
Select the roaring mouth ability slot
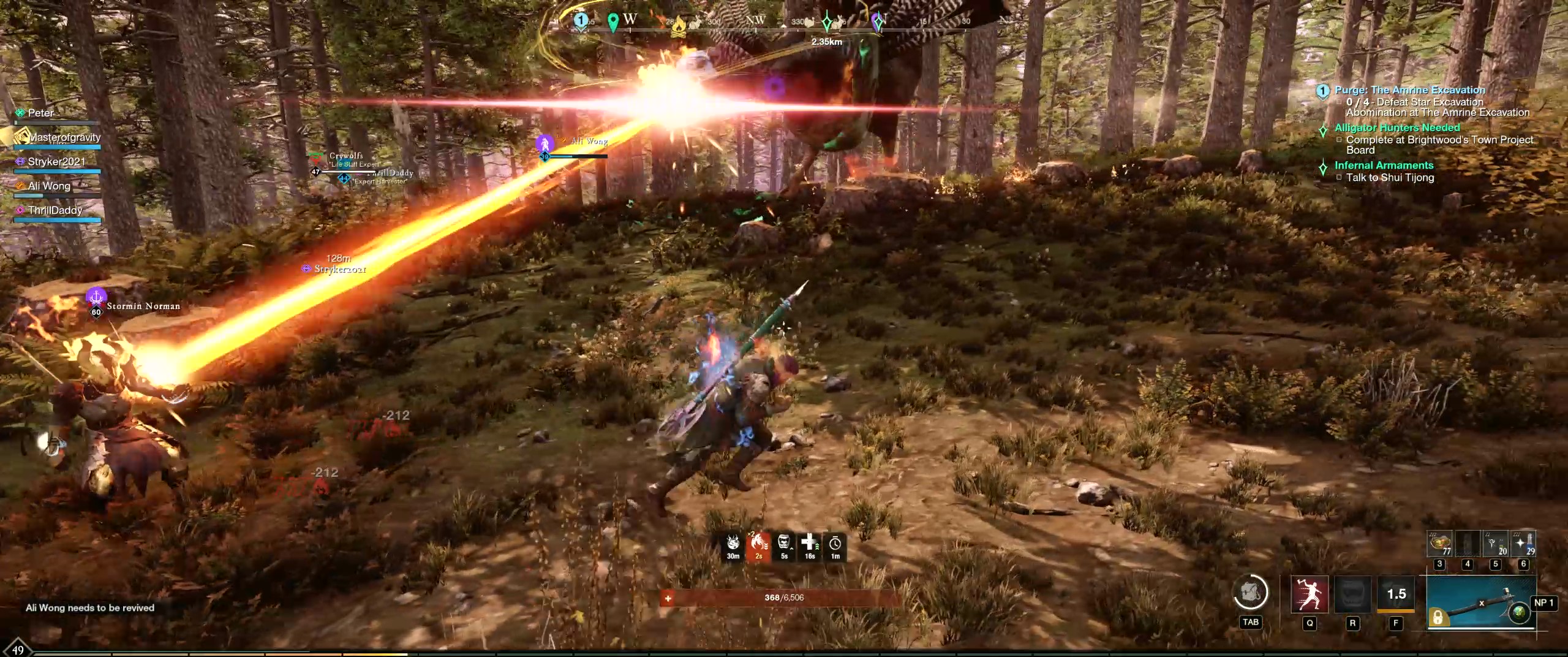pos(1352,594)
